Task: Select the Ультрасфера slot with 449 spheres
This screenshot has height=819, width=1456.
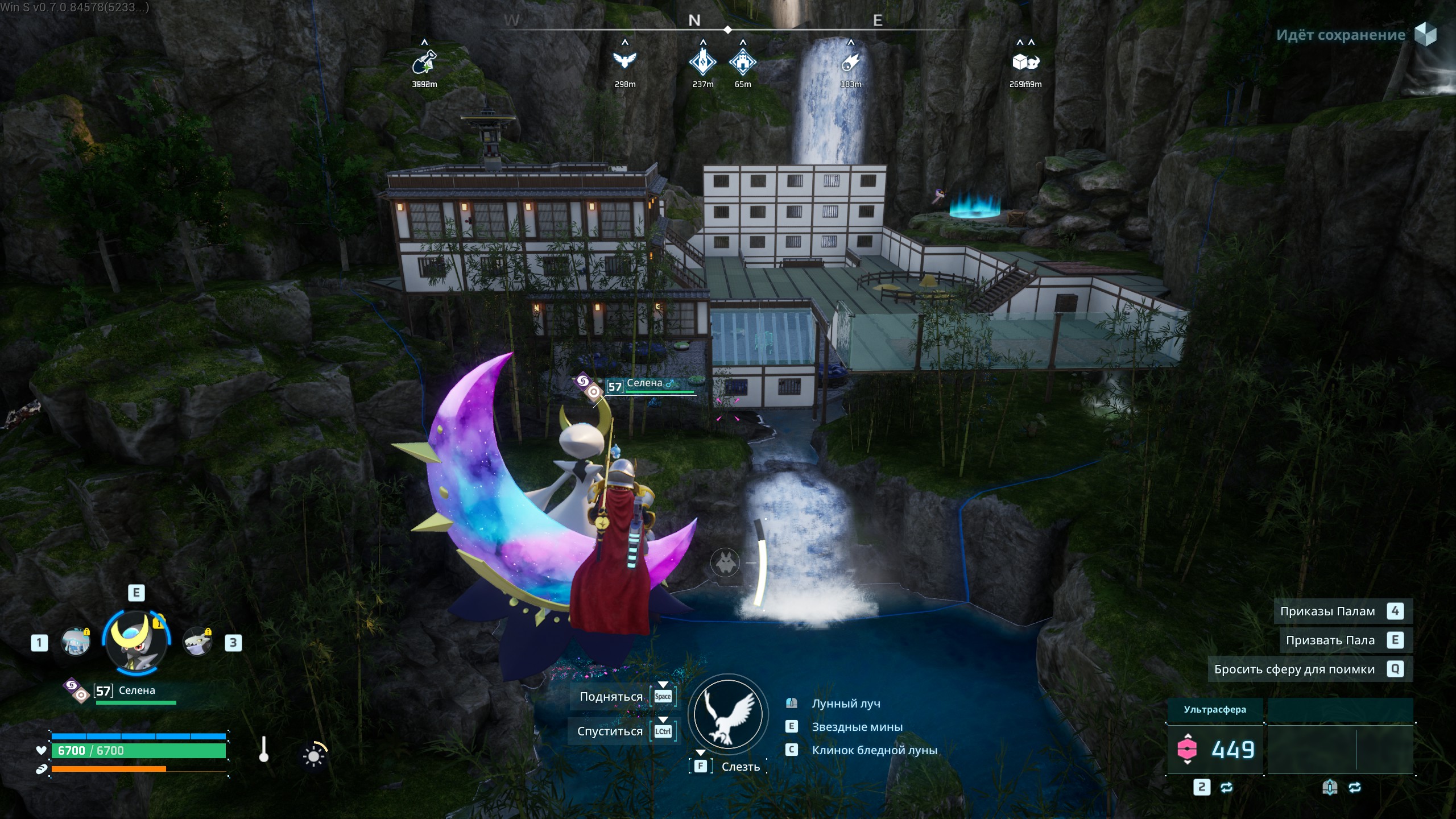Action: [x=1215, y=749]
